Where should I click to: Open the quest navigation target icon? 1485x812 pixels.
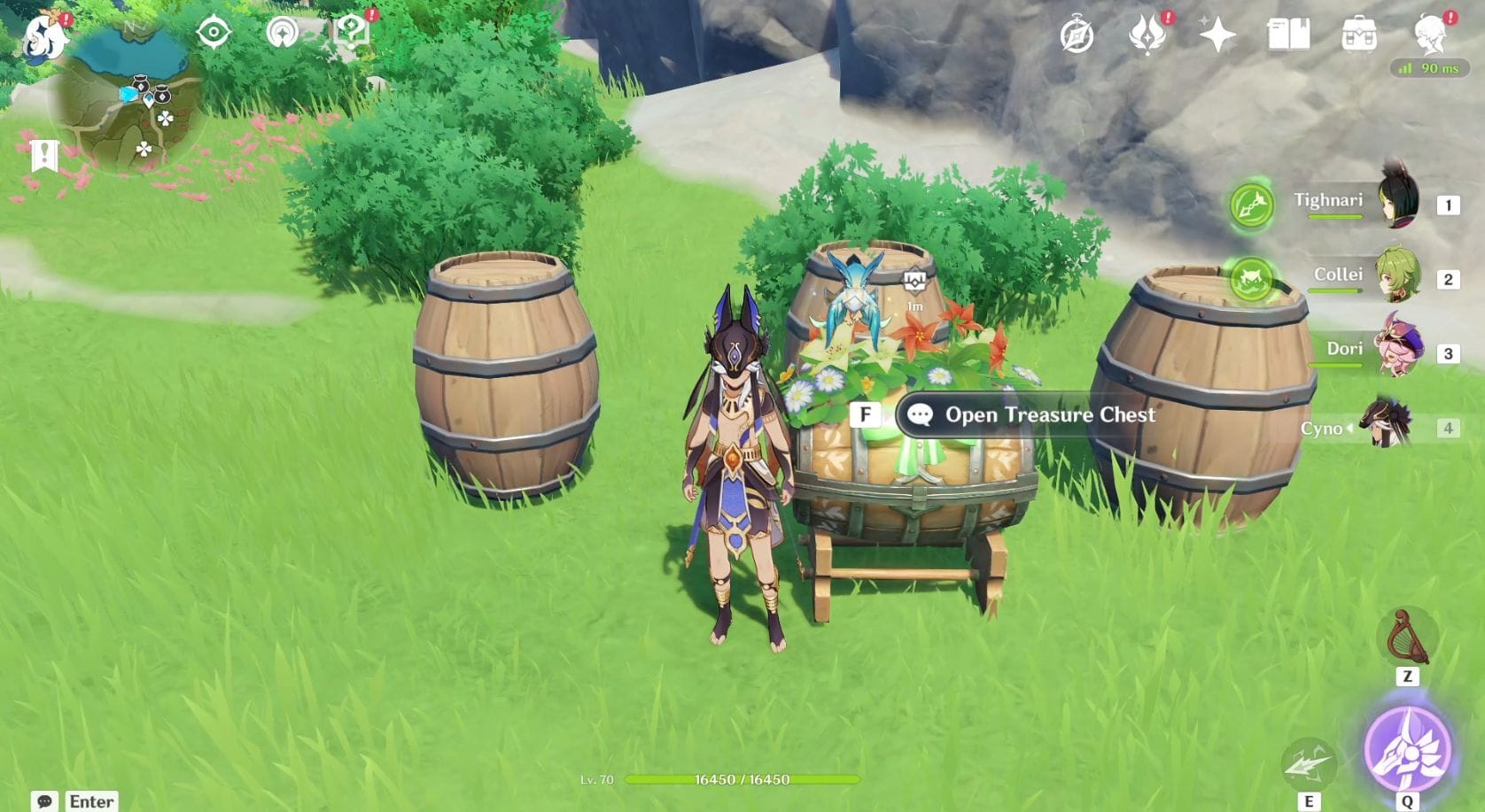click(214, 33)
